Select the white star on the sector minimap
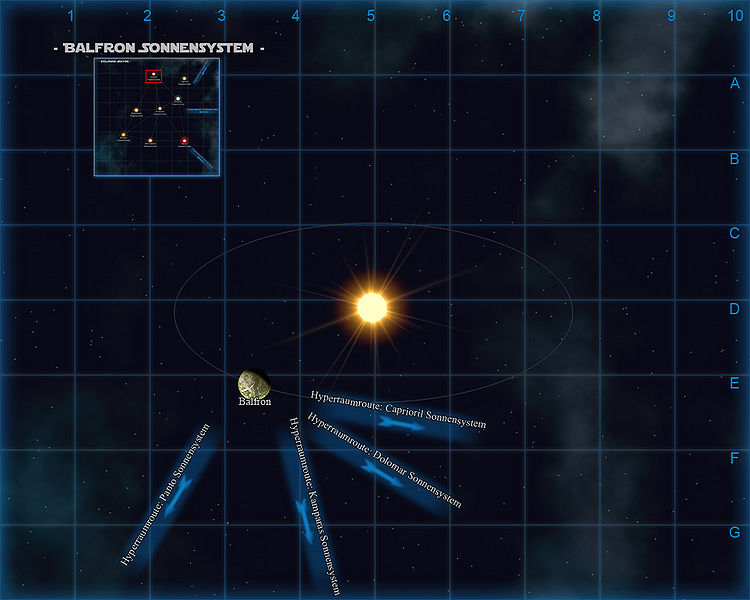Viewport: 750px width, 600px height. click(x=178, y=98)
